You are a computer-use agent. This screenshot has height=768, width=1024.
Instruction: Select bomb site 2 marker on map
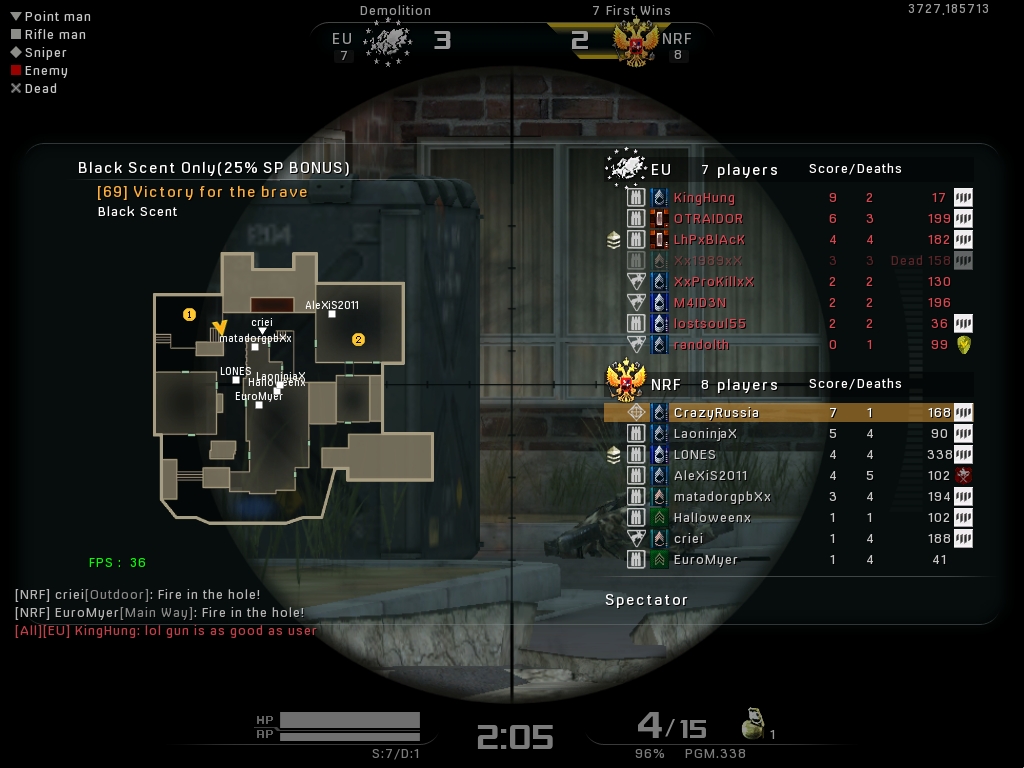358,340
